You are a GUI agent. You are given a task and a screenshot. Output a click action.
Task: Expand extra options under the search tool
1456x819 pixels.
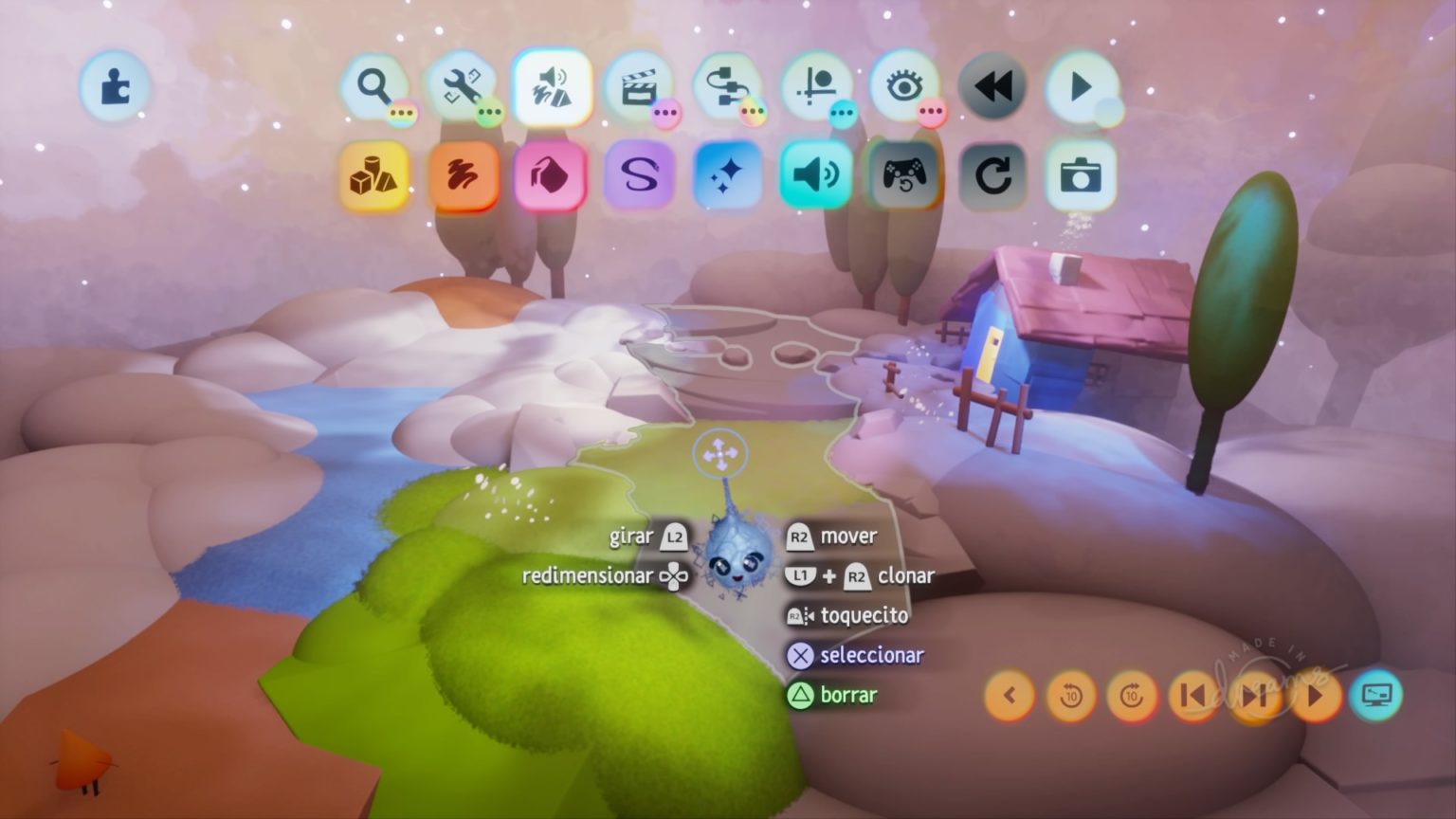pos(402,113)
